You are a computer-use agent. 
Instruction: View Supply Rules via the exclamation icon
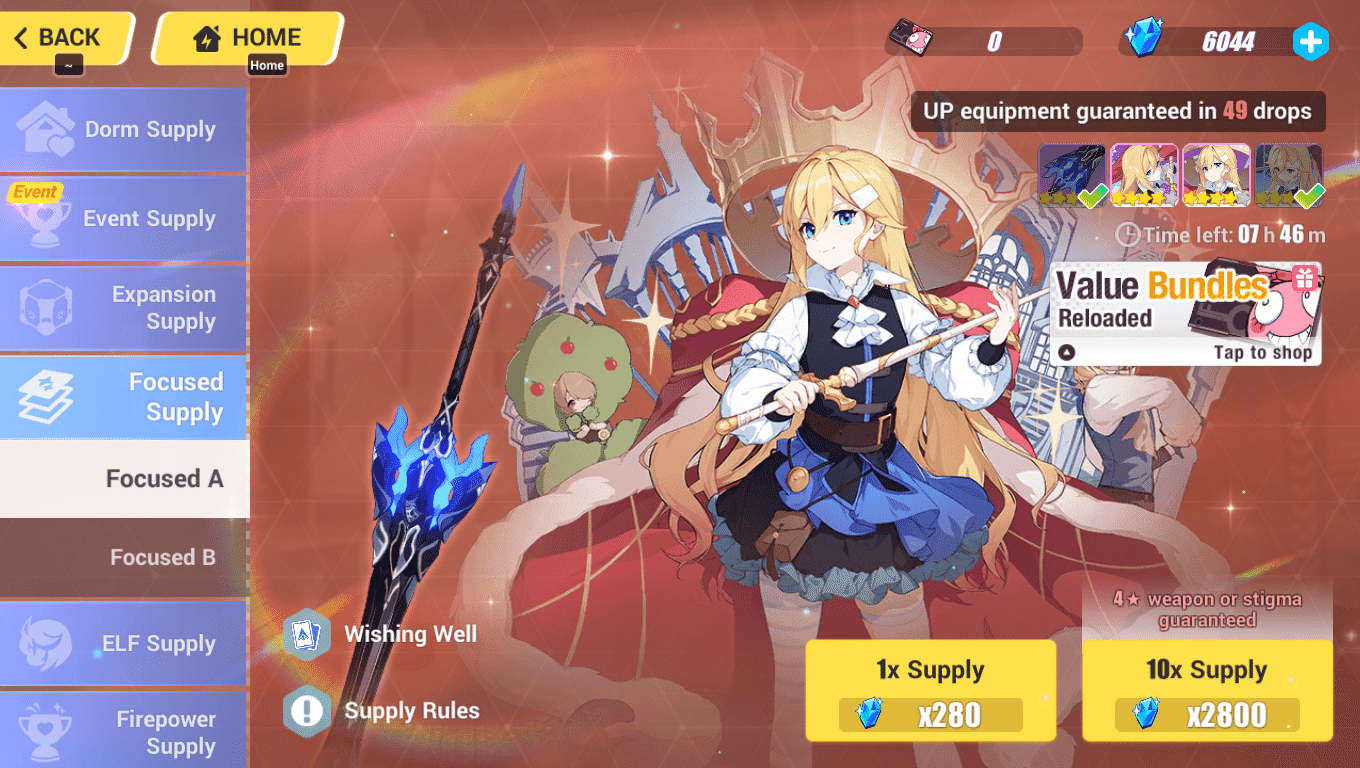point(308,711)
